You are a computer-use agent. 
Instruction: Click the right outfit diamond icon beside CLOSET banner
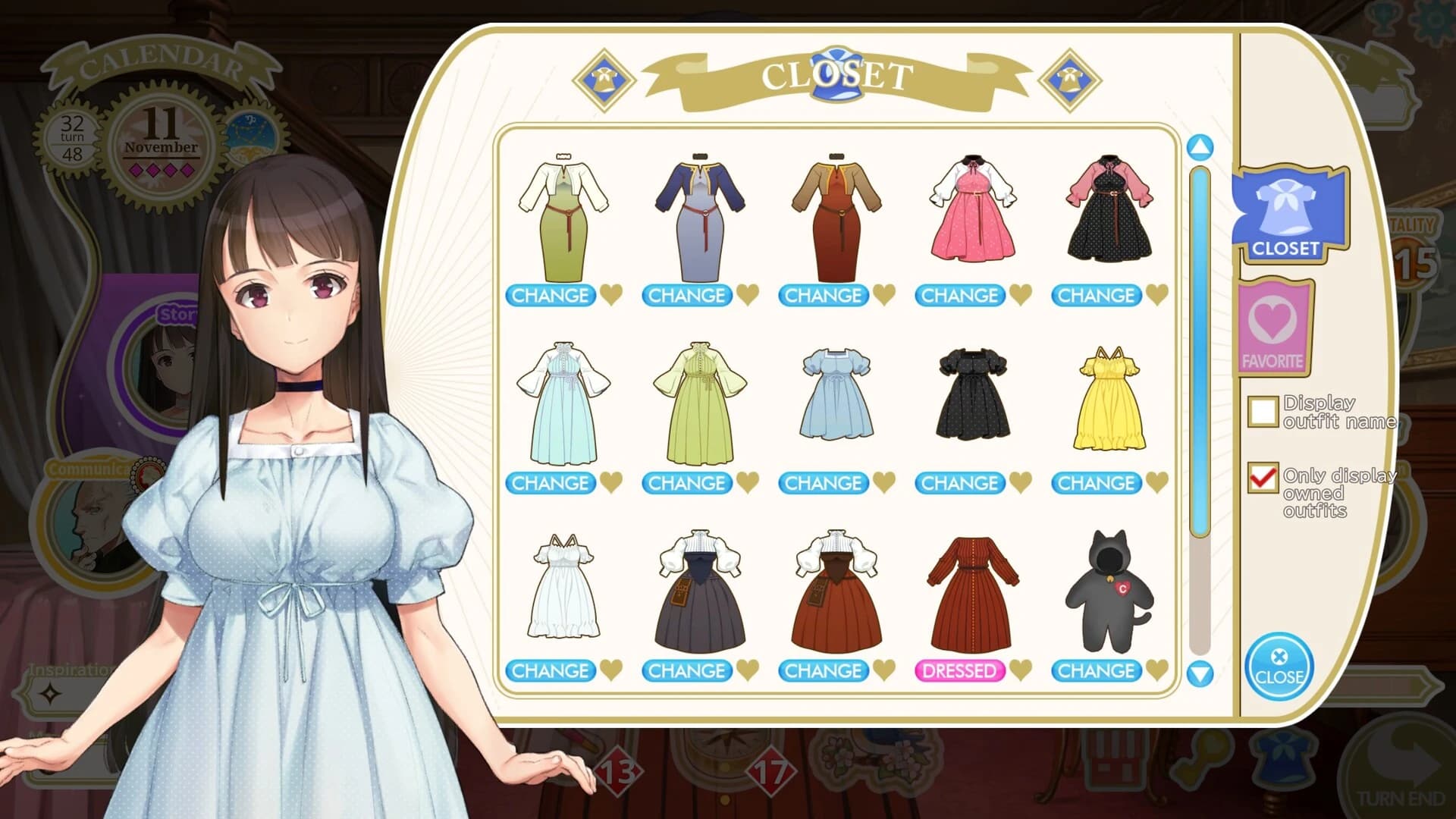point(1070,78)
